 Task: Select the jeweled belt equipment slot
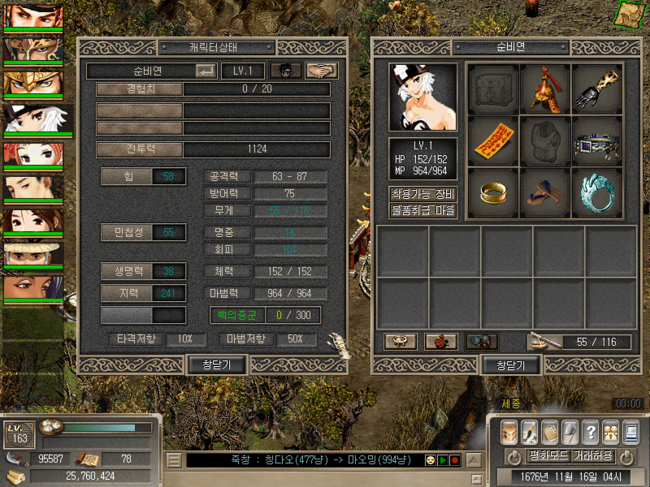[x=598, y=141]
